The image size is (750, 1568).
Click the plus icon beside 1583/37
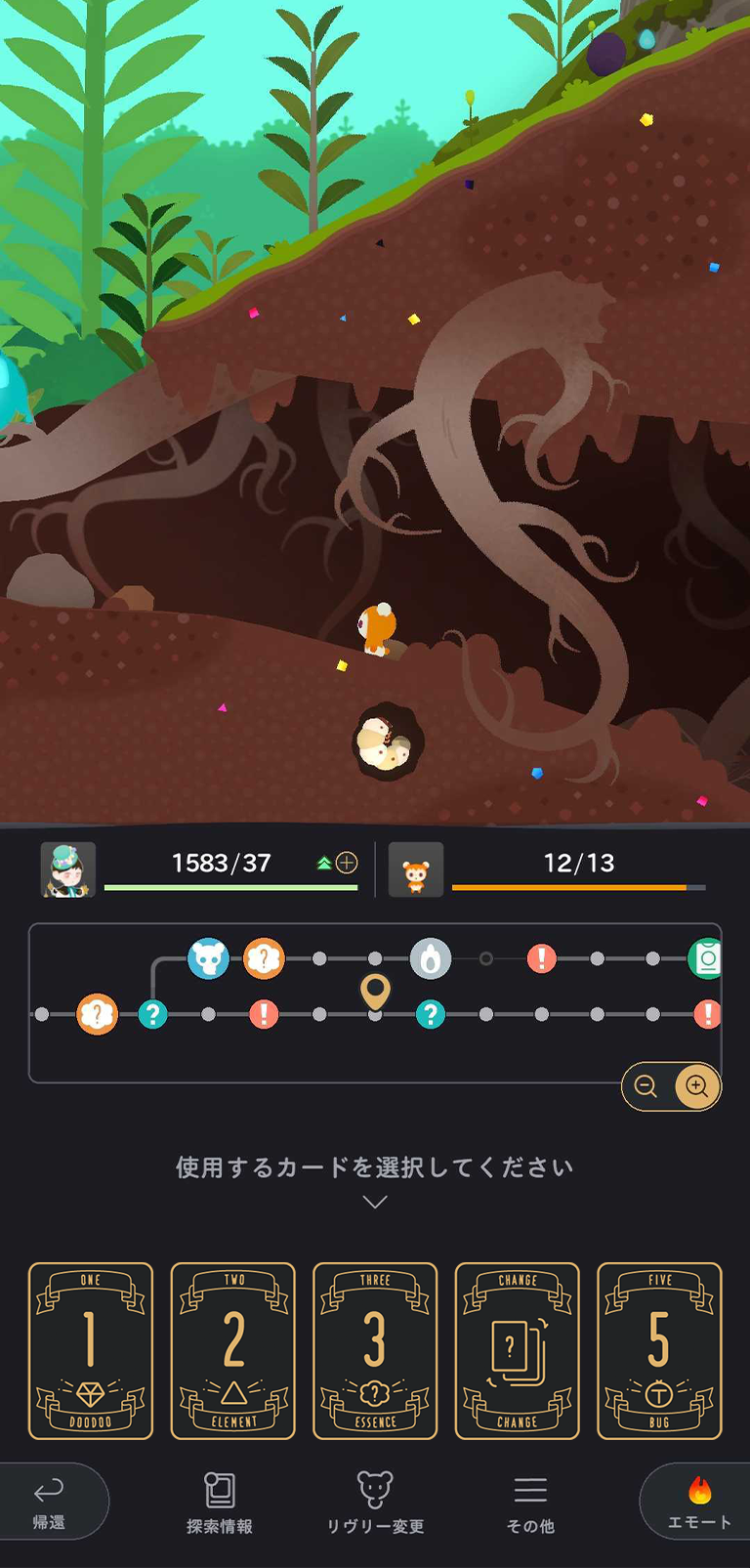pos(347,863)
